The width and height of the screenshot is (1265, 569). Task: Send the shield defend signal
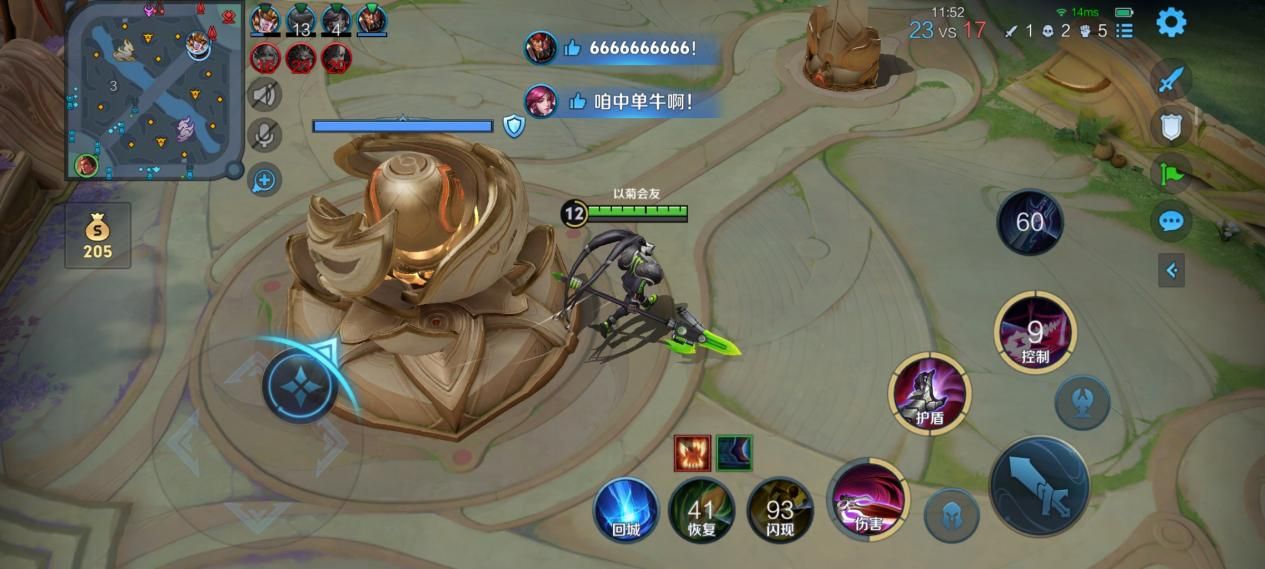point(1171,127)
